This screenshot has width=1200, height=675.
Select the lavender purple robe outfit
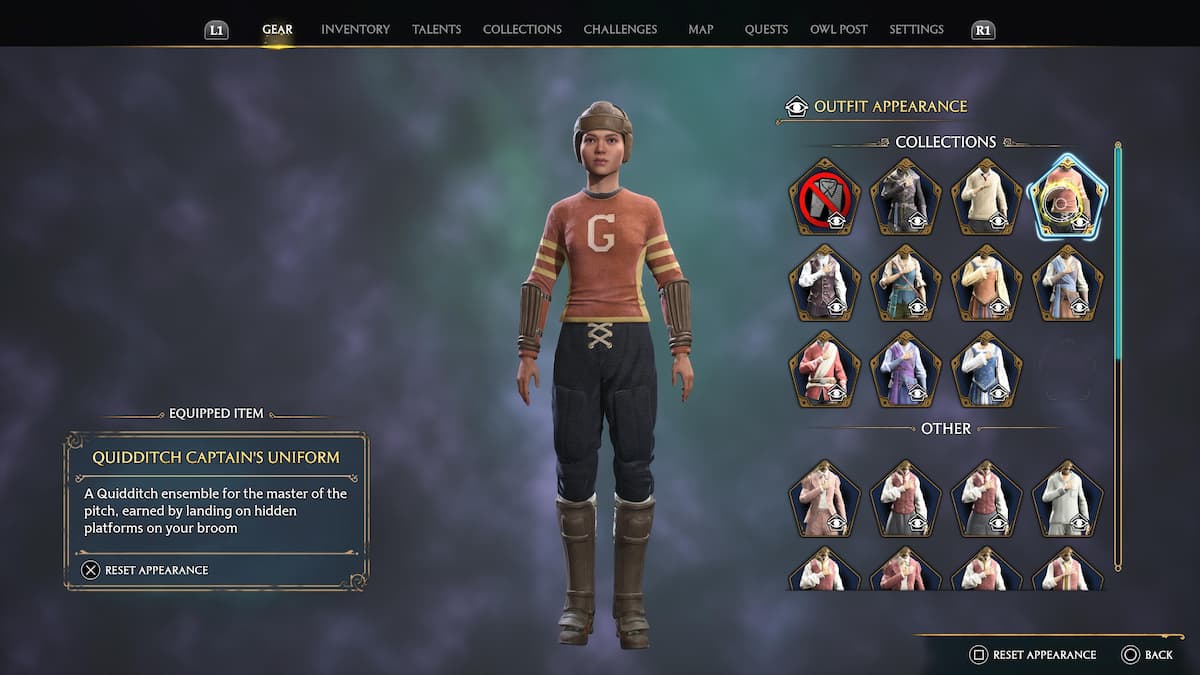(905, 369)
